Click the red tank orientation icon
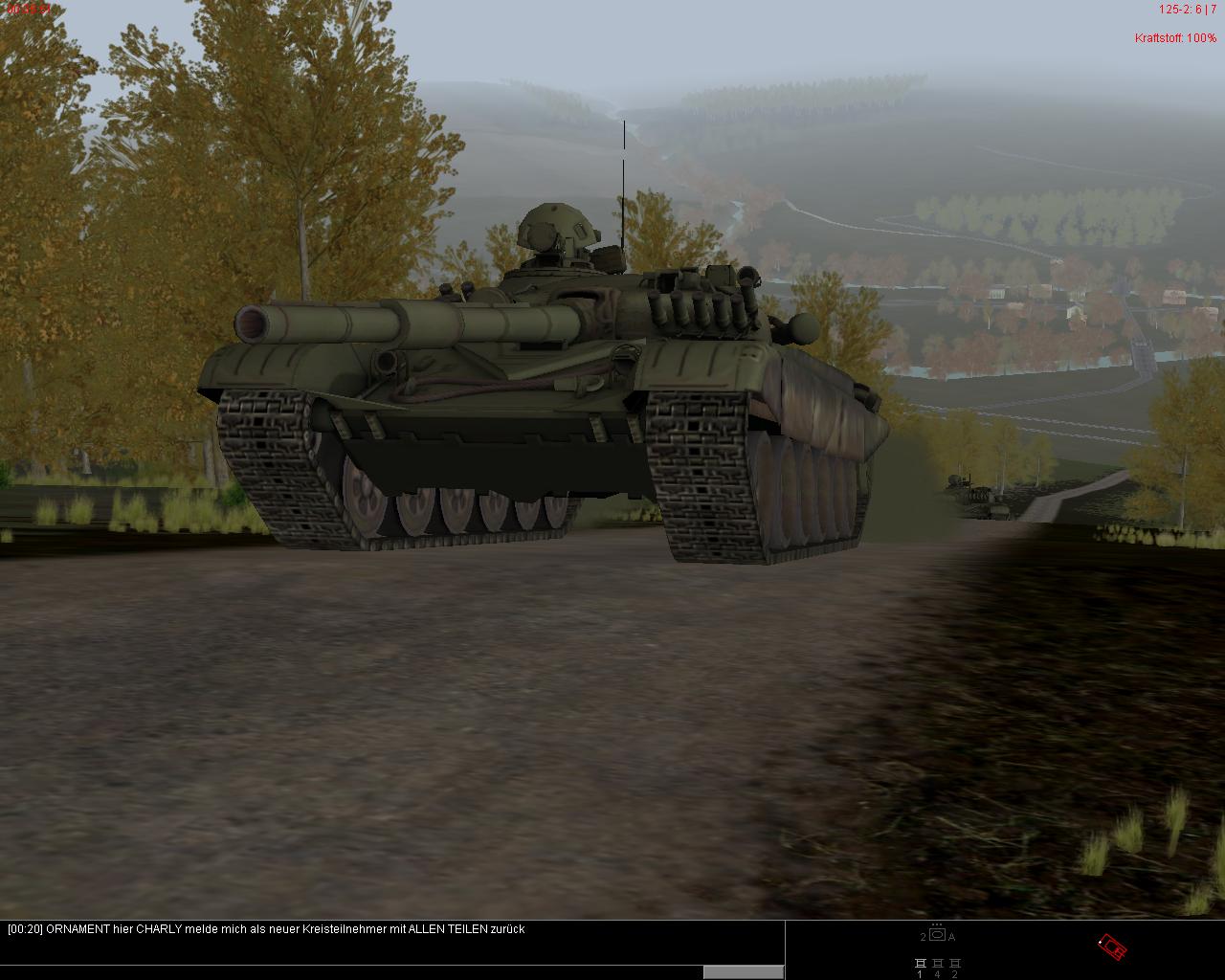 point(1112,947)
